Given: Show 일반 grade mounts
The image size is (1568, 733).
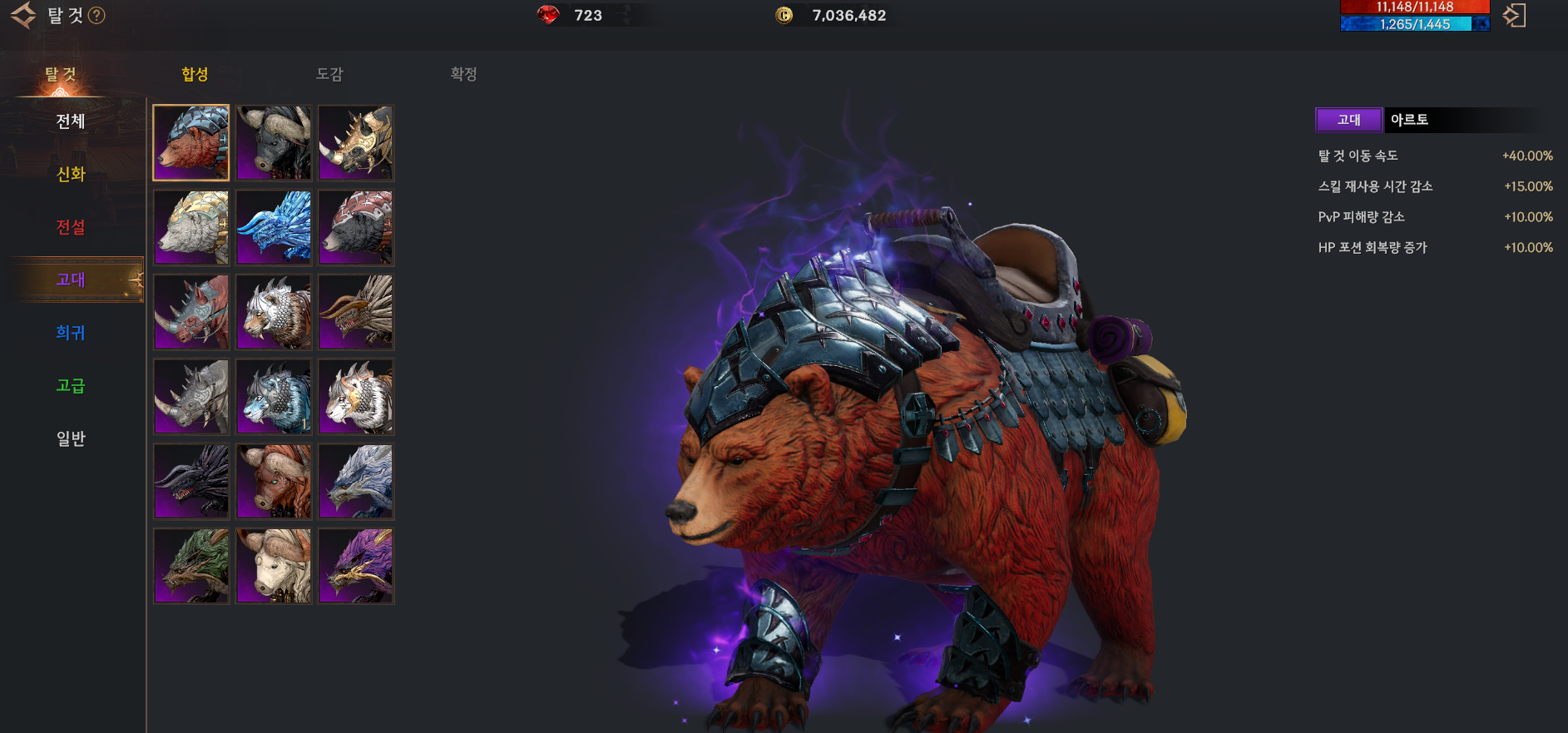Looking at the screenshot, I should [71, 438].
